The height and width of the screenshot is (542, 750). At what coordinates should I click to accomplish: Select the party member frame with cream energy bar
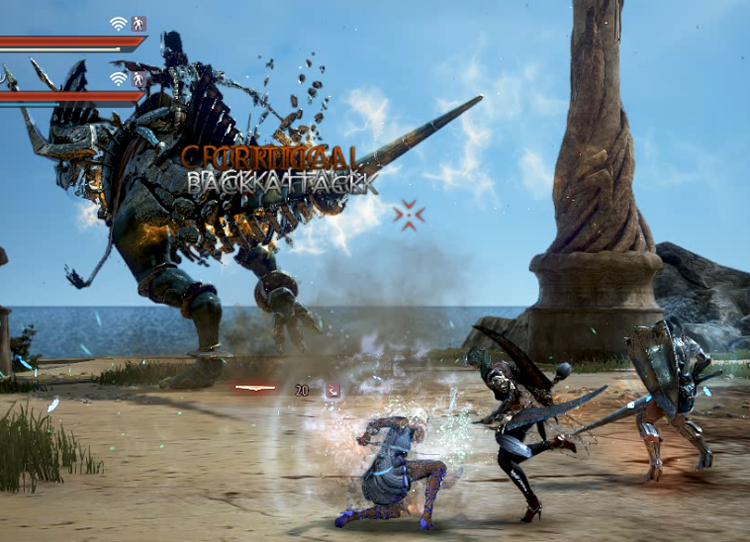(x=70, y=44)
